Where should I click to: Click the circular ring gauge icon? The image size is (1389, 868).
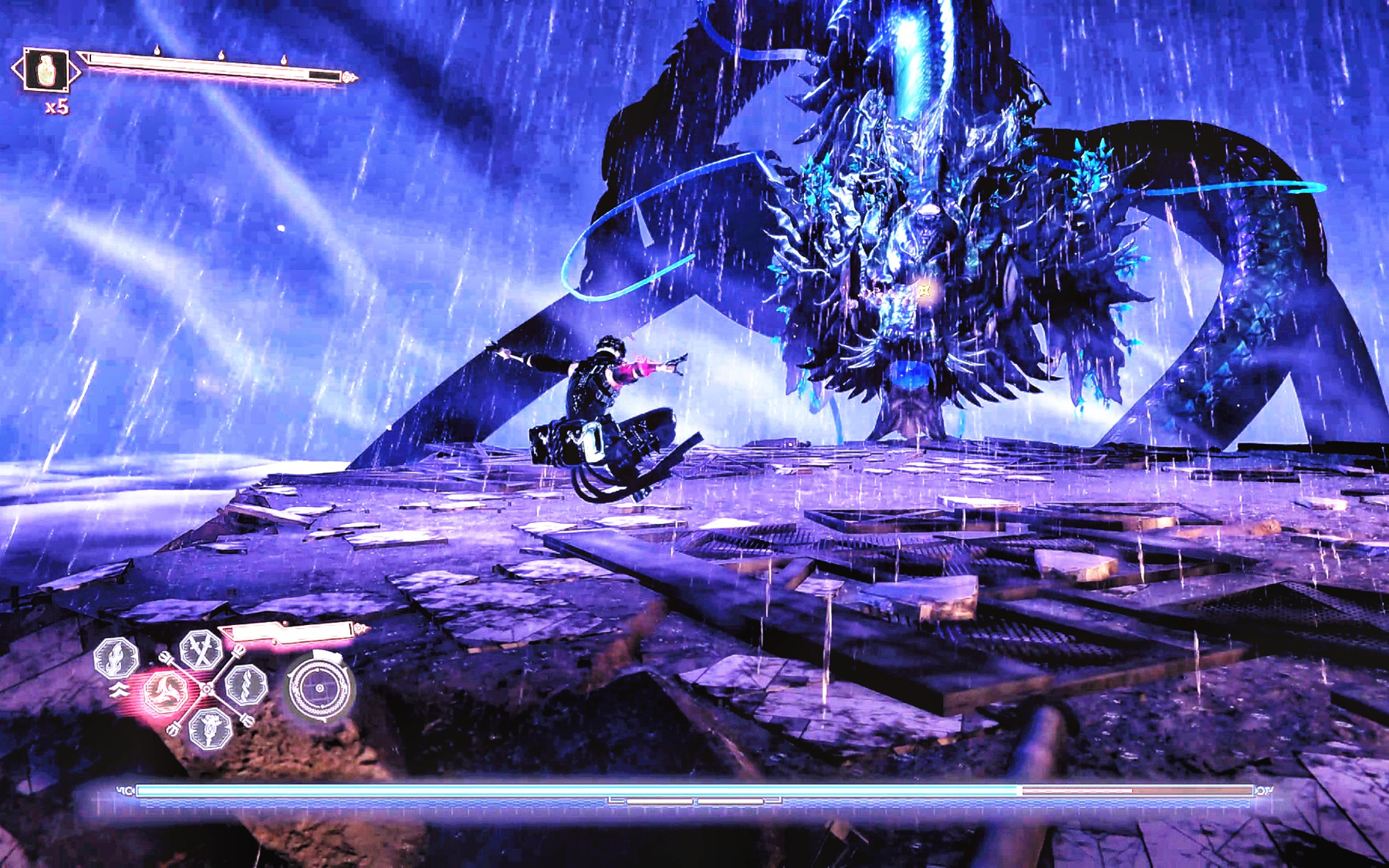click(319, 687)
